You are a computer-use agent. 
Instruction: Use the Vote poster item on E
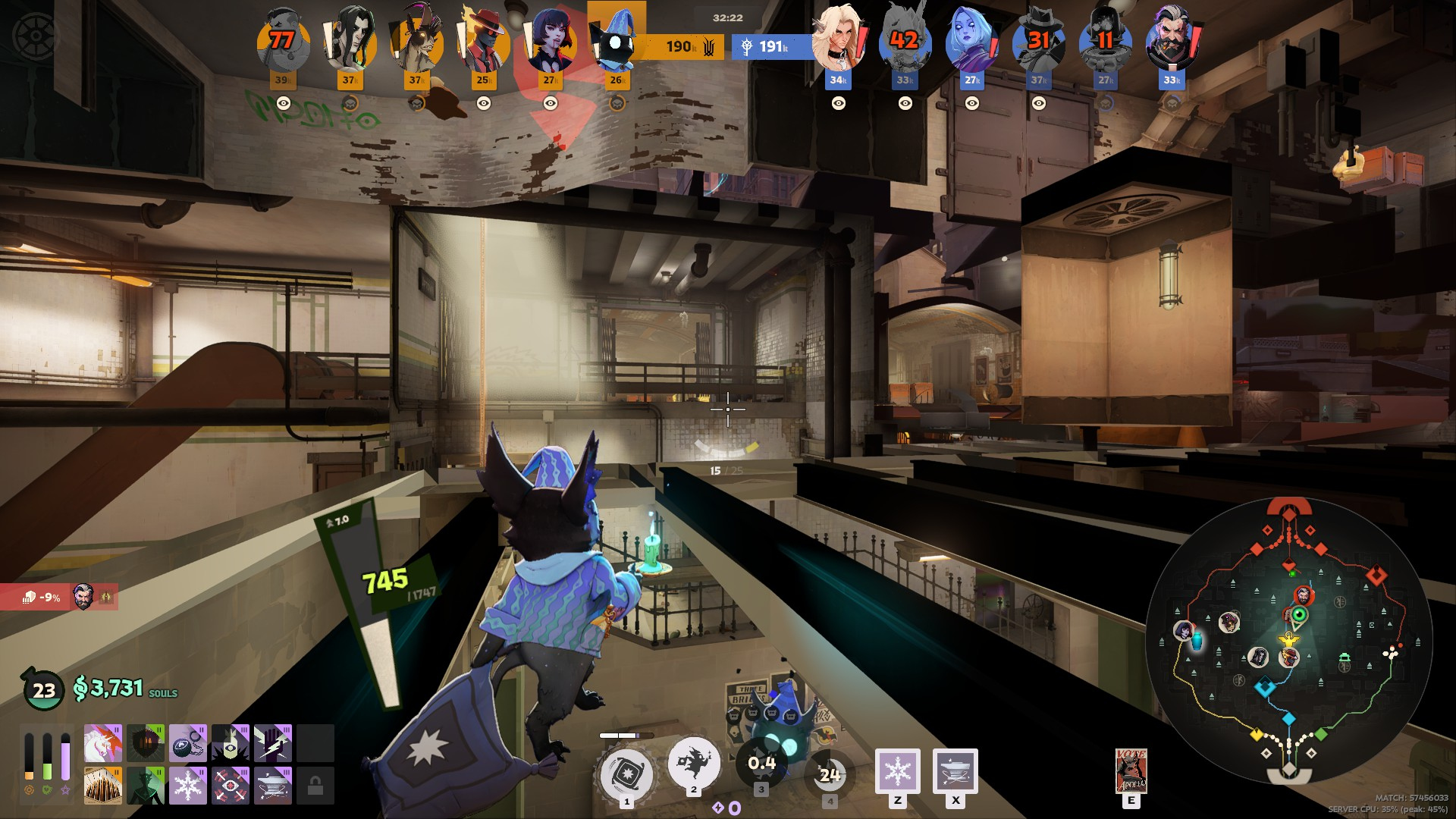(x=1131, y=771)
